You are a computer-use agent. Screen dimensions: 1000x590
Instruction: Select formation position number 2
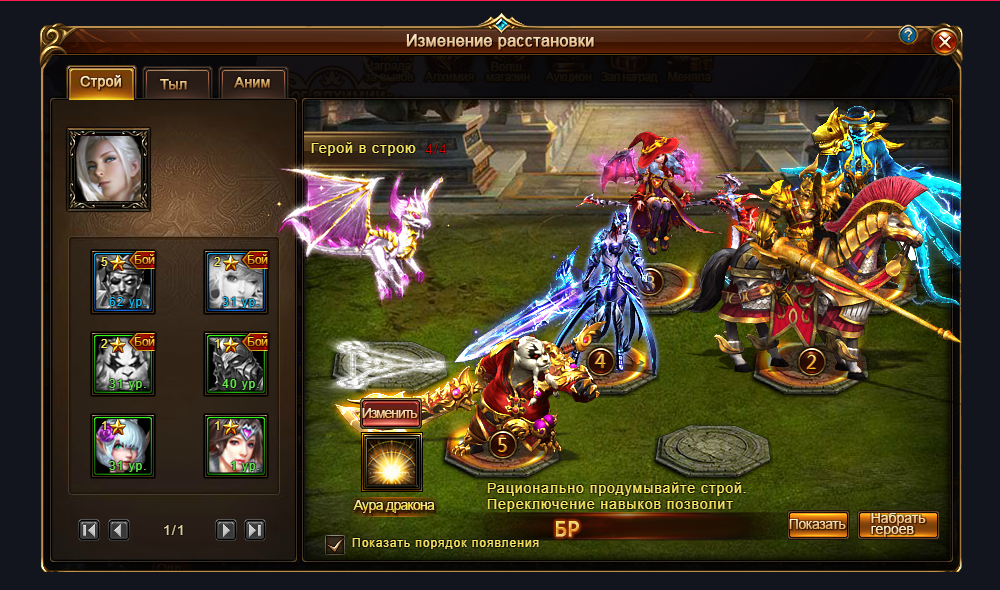(x=811, y=361)
